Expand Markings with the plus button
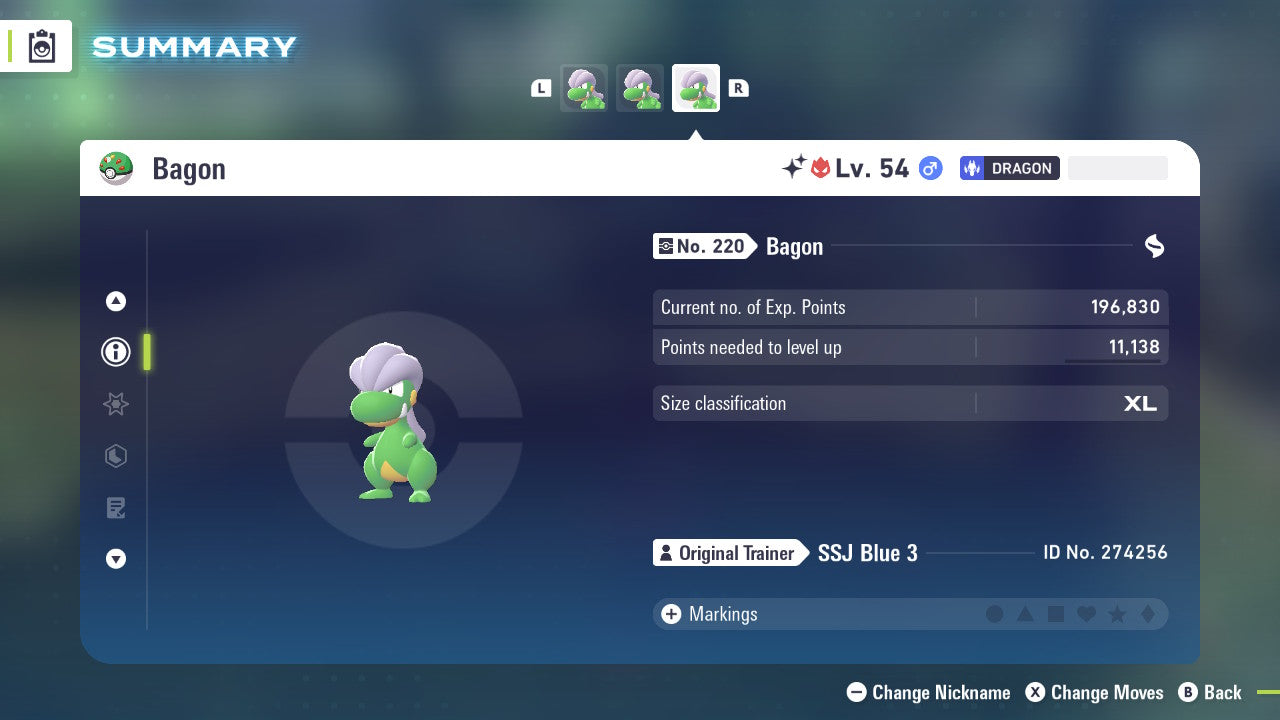This screenshot has height=720, width=1280. pos(671,614)
